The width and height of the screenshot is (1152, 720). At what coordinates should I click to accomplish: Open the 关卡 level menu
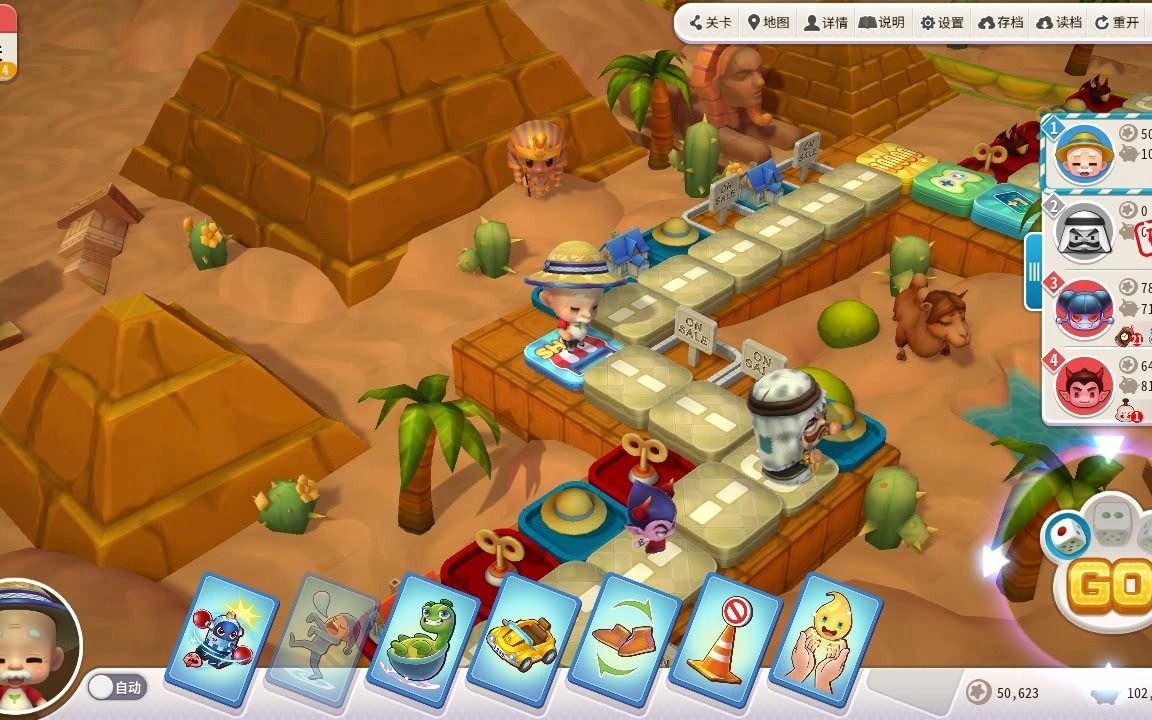point(711,23)
